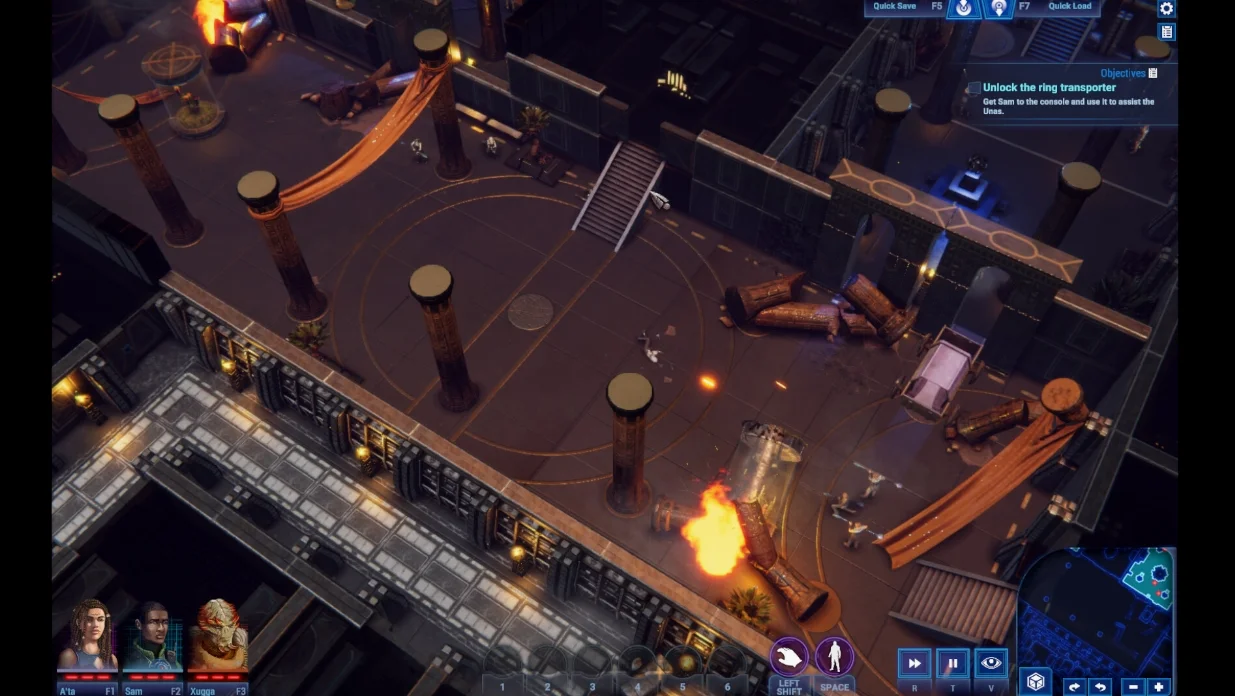The width and height of the screenshot is (1235, 696).
Task: Zoom in using the plus button
Action: pyautogui.click(x=1158, y=687)
